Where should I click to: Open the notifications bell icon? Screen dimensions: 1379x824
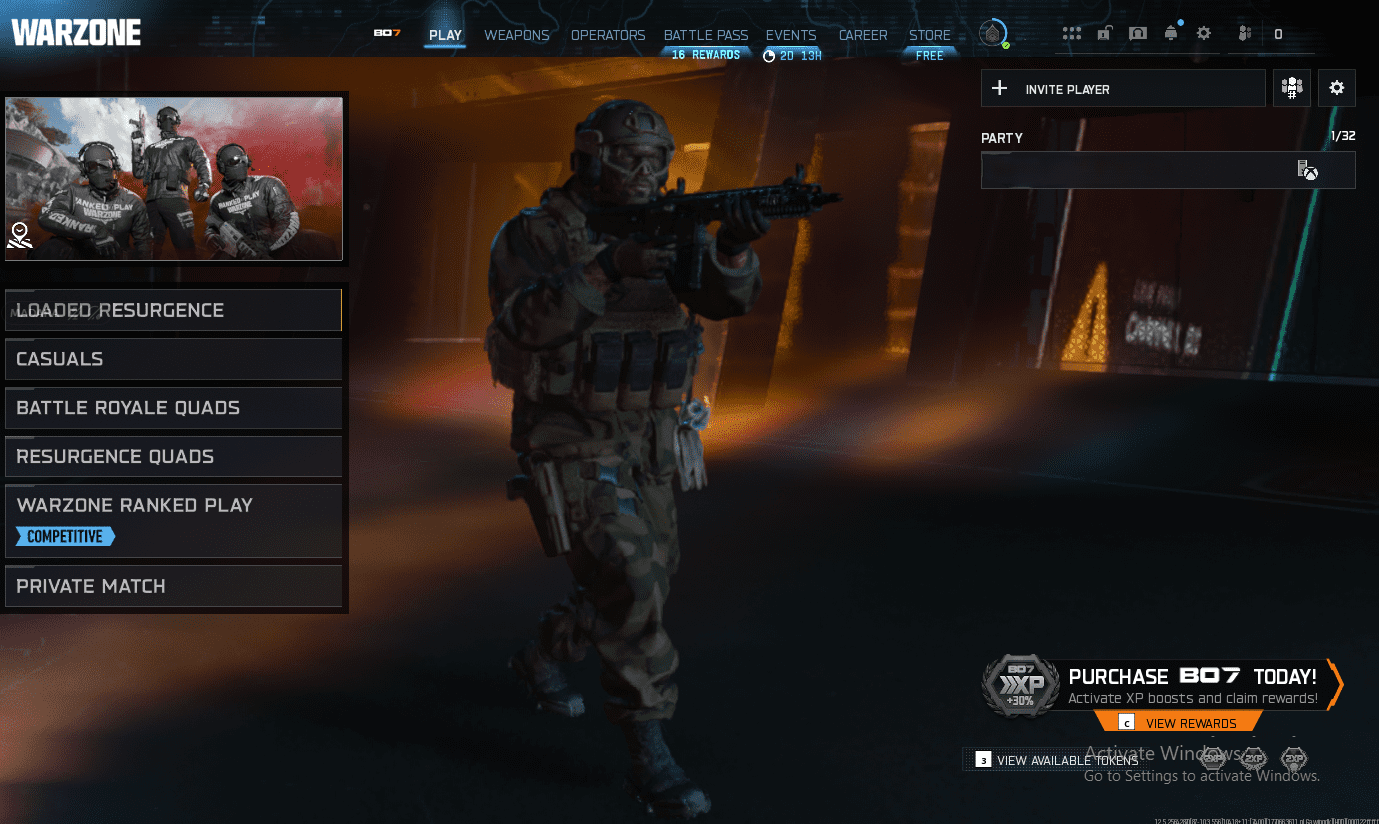click(x=1170, y=33)
